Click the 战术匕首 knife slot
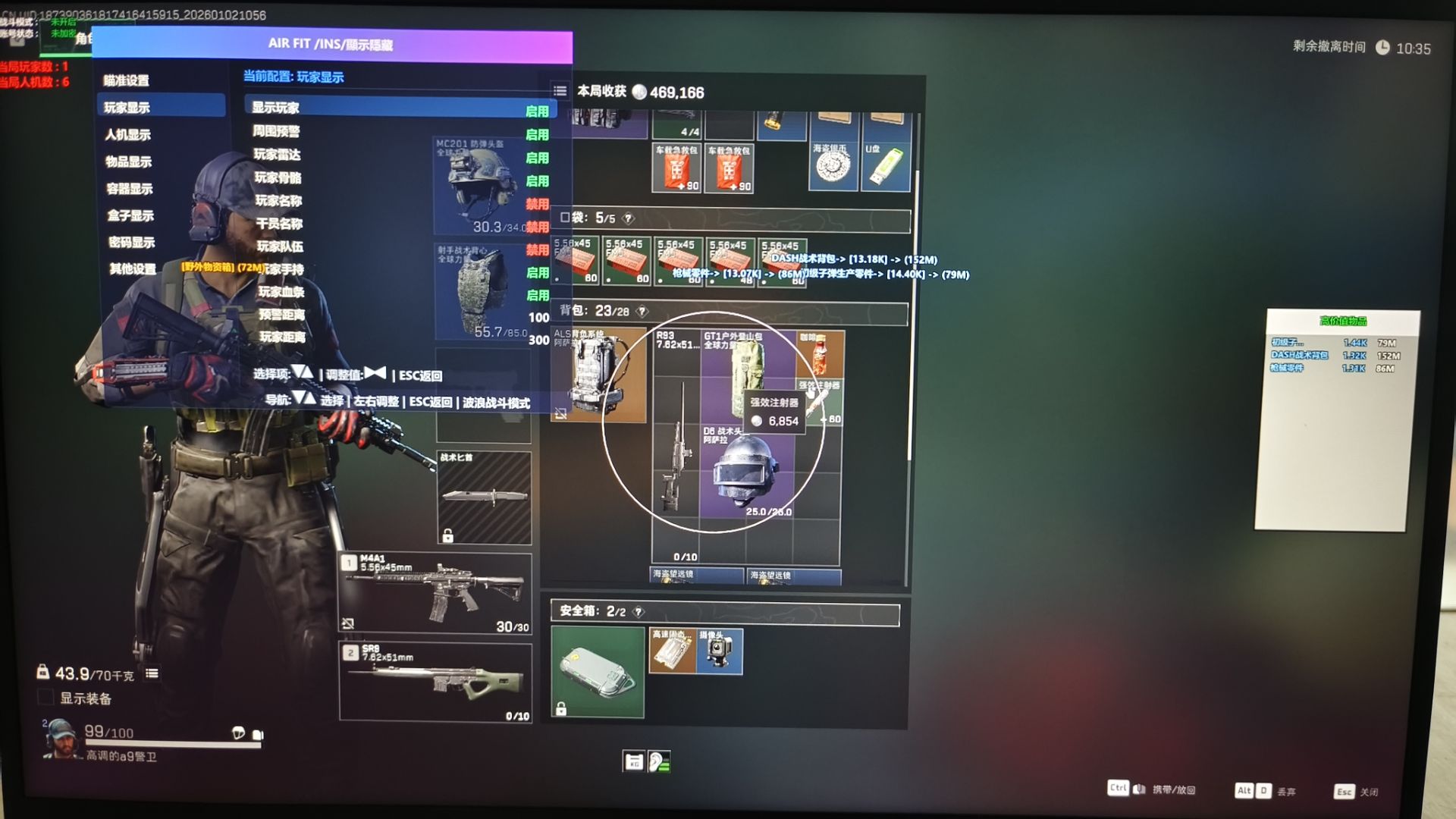 pos(484,497)
